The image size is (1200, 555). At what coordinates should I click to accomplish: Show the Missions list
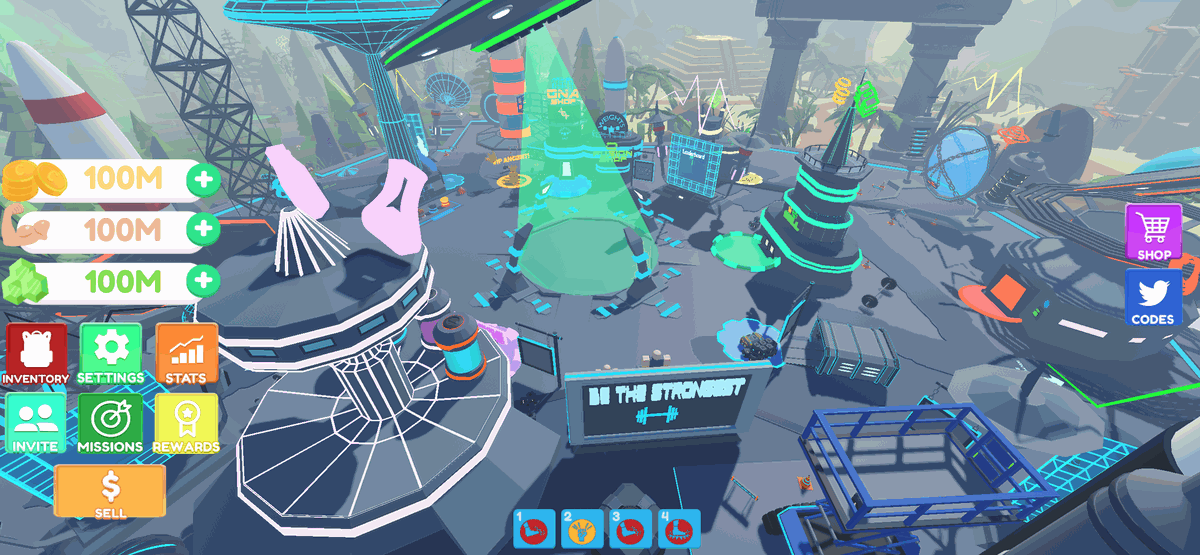click(x=110, y=422)
